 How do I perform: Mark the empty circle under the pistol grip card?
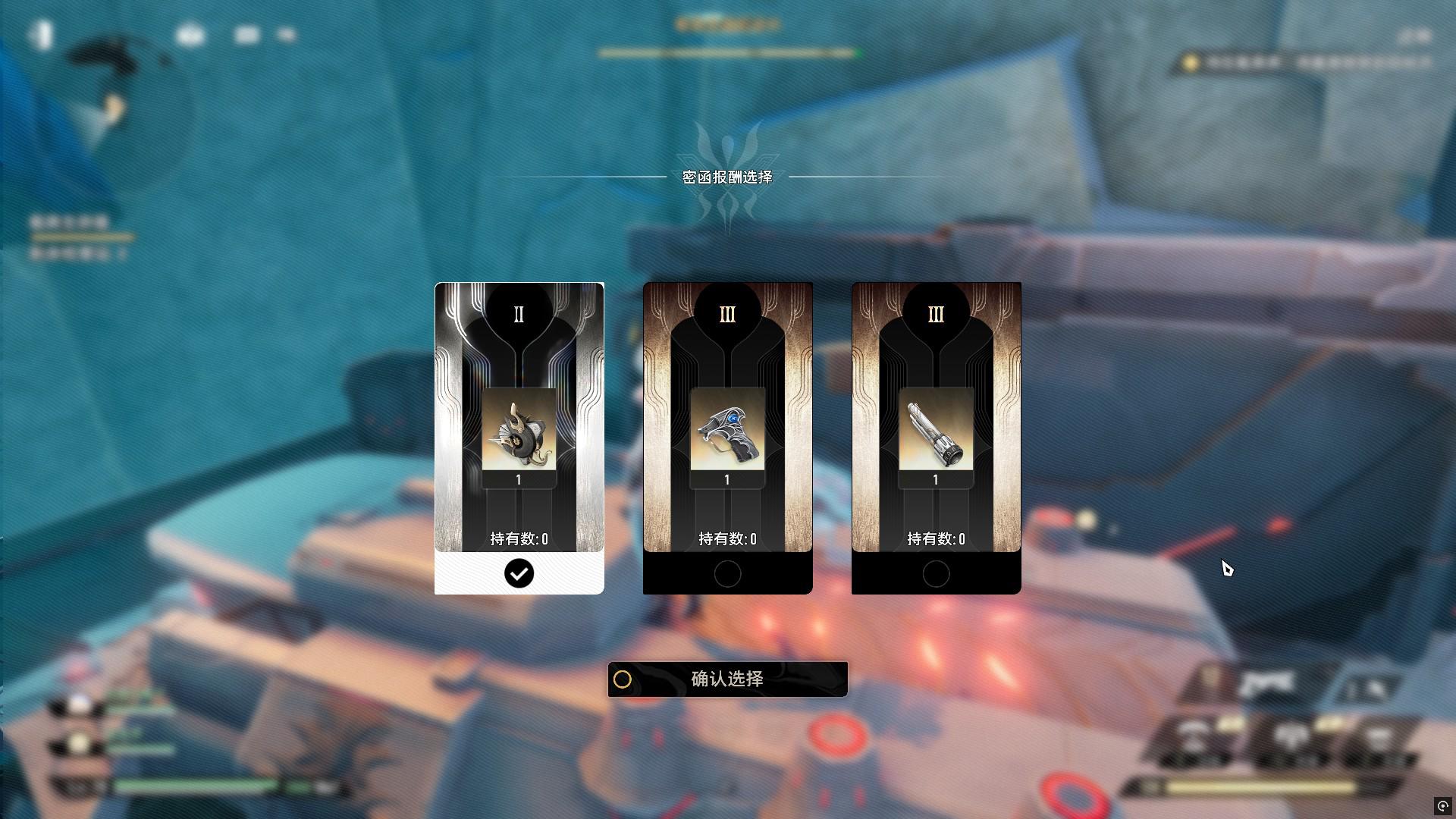[727, 574]
